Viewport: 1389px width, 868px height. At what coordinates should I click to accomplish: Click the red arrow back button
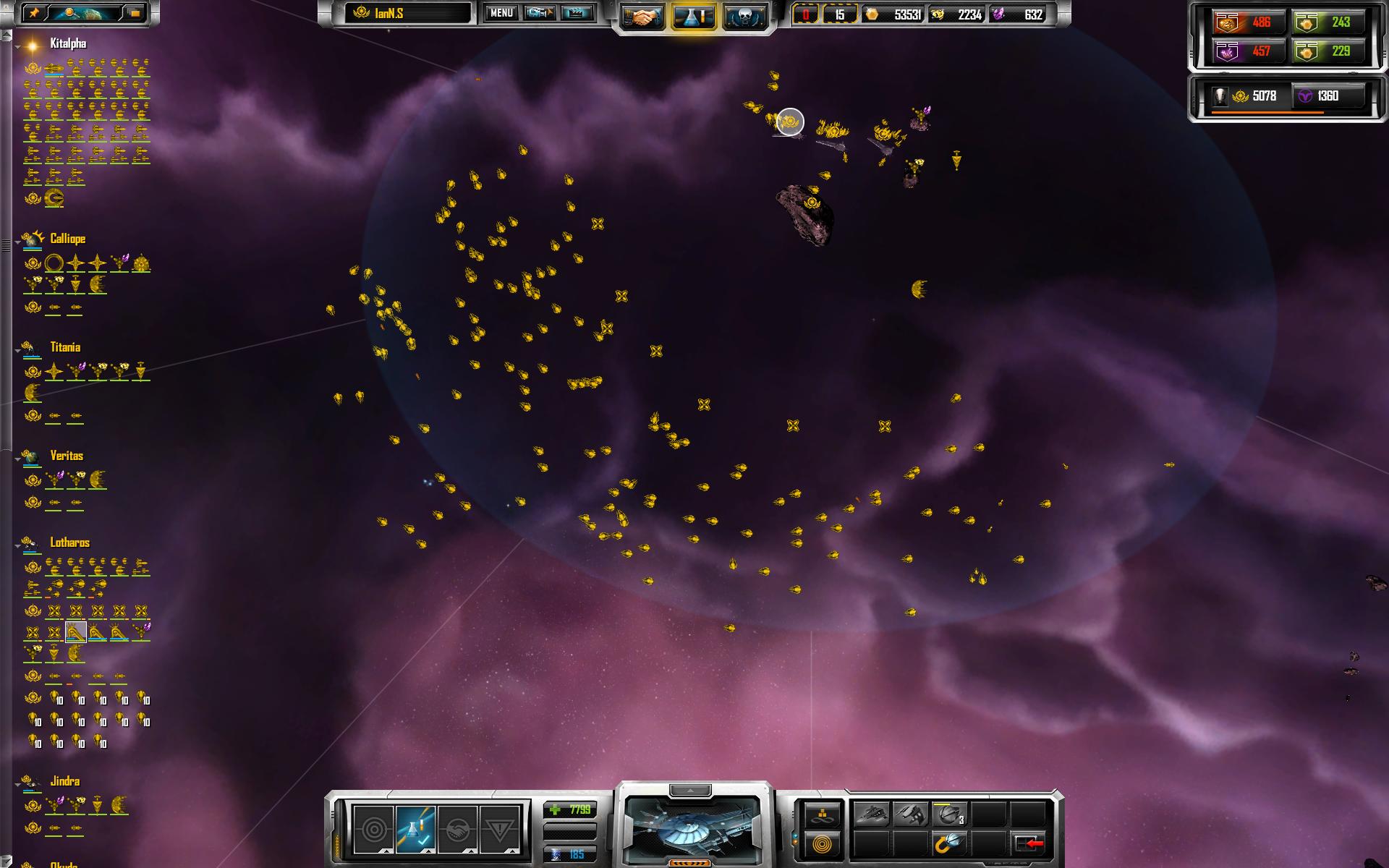tap(1029, 843)
